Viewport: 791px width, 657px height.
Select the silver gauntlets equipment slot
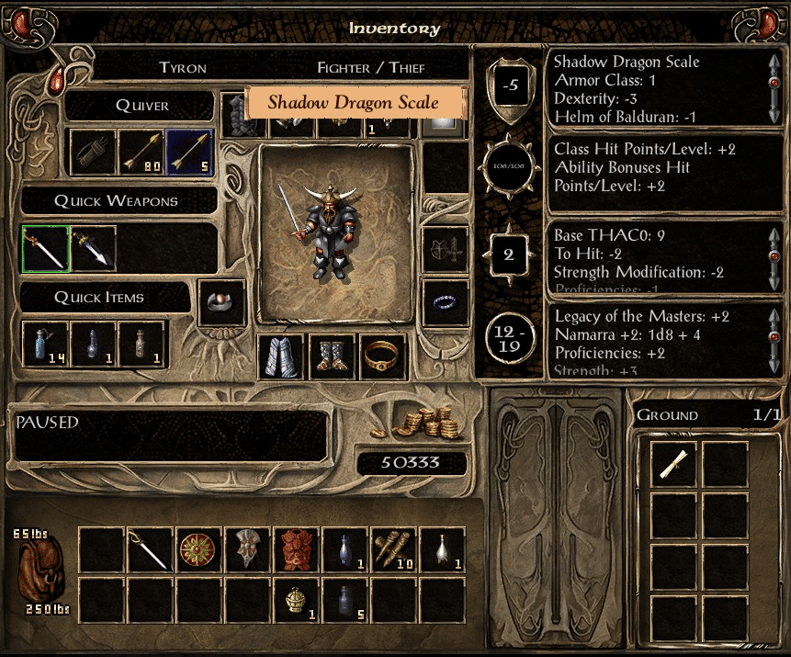coord(283,358)
